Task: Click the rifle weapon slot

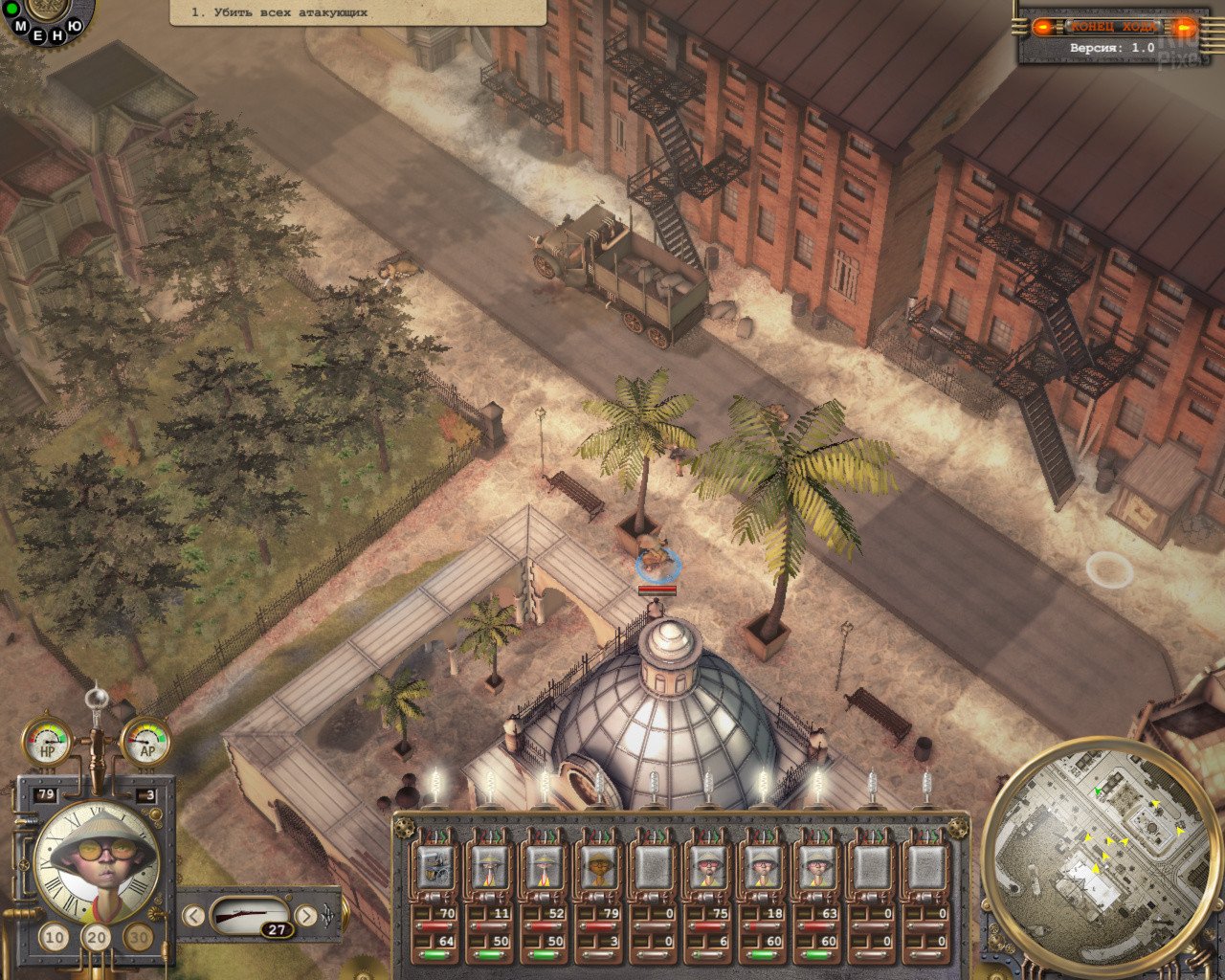Action: point(249,916)
